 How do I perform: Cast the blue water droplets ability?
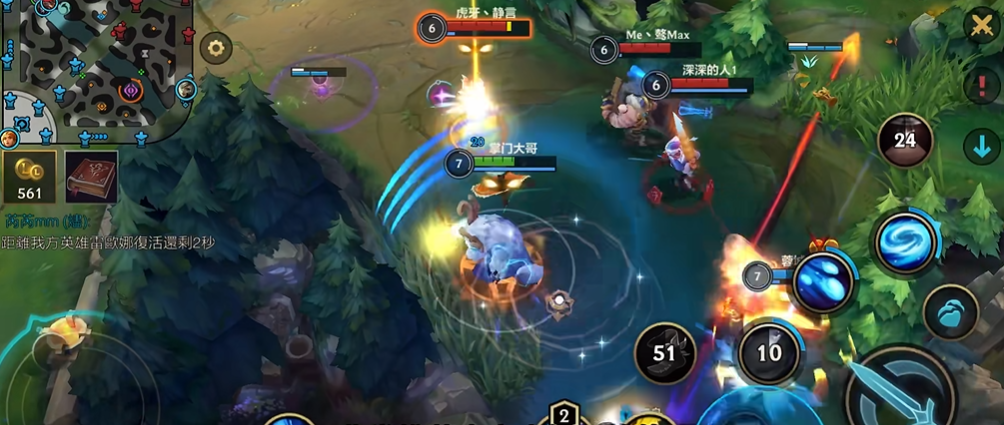[x=823, y=282]
